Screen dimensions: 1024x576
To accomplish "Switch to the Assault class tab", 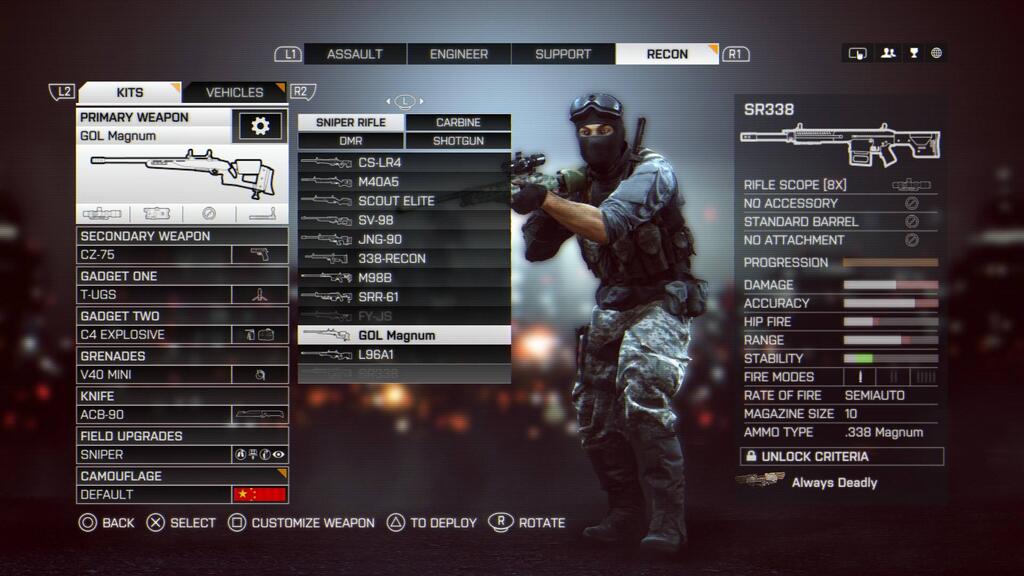I will [355, 54].
